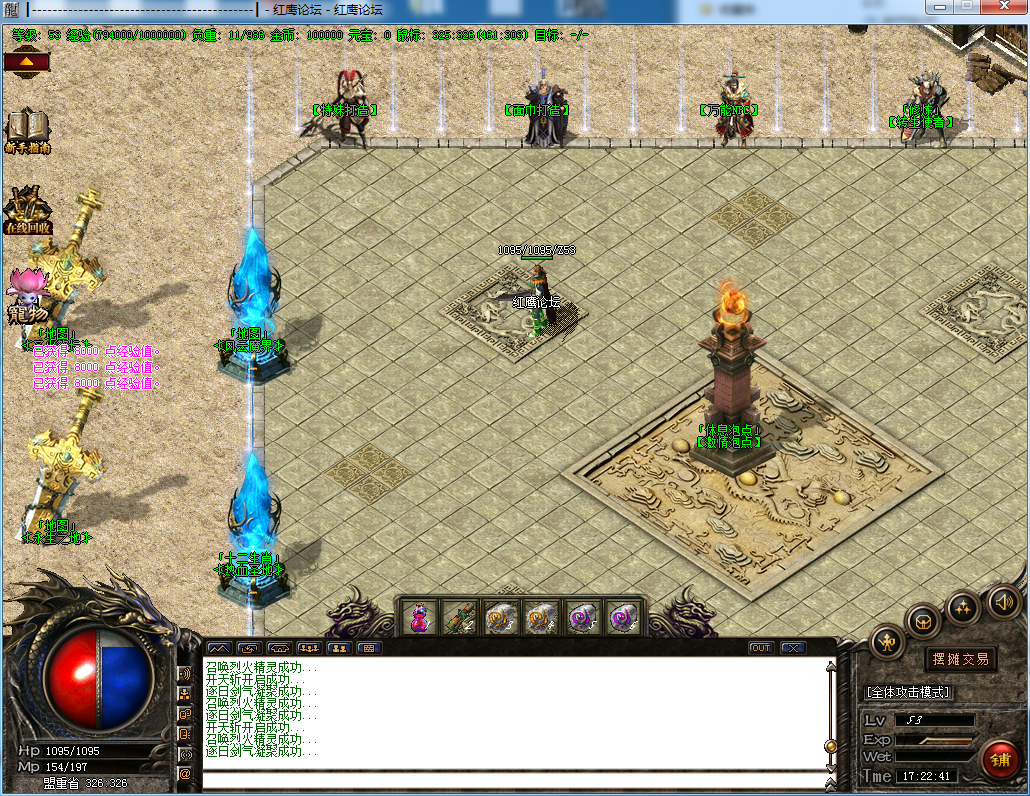Screen dimensions: 1030x796
Task: Open the 新手指南 beginner guide book
Action: (x=27, y=130)
